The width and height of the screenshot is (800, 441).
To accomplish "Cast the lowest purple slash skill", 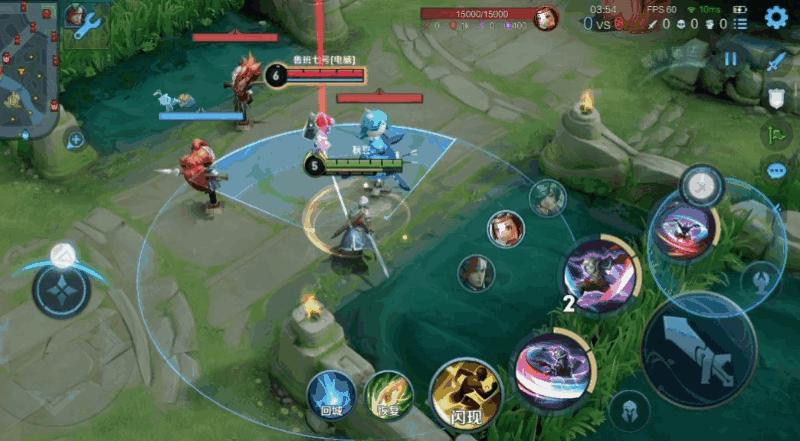I will click(551, 371).
